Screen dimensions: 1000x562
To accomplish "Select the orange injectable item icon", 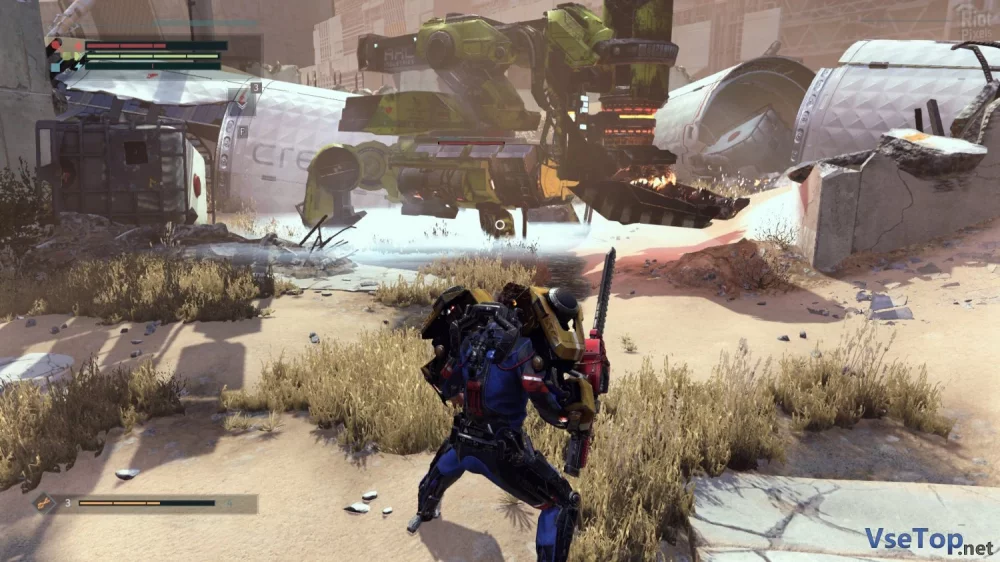I will pyautogui.click(x=46, y=503).
